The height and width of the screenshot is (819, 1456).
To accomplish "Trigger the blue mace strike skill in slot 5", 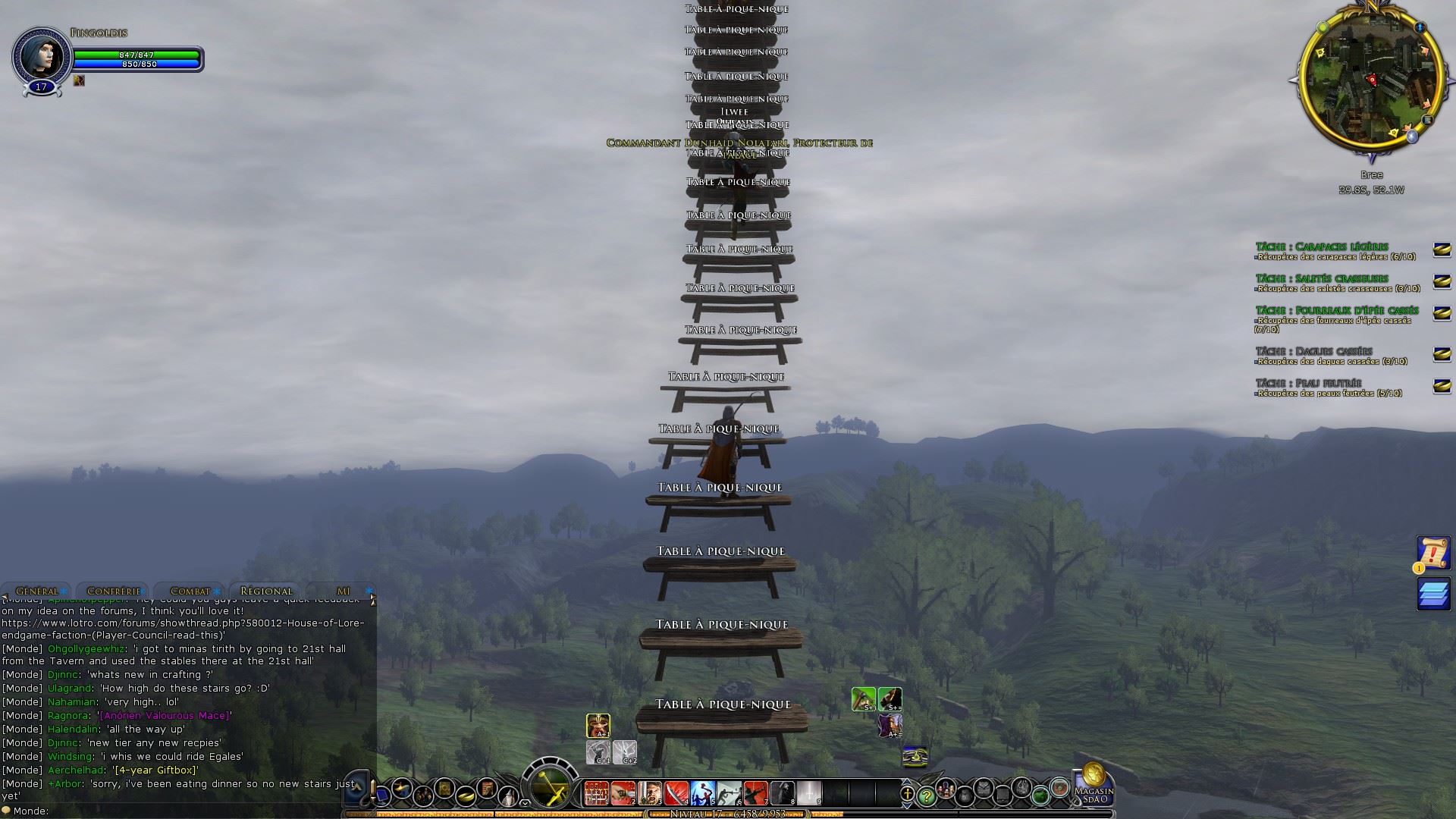I will pyautogui.click(x=702, y=792).
